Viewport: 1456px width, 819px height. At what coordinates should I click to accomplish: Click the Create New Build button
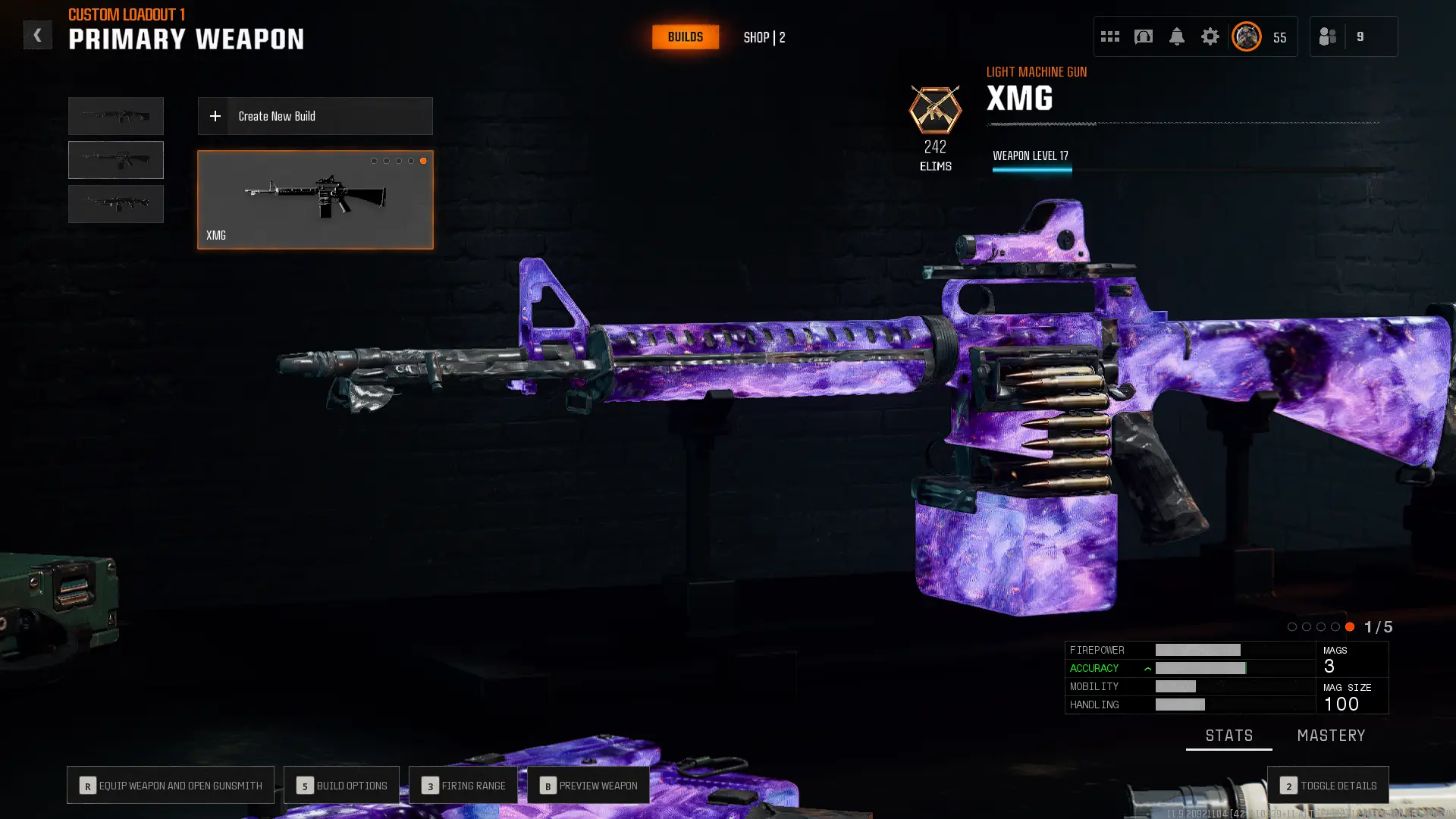click(315, 115)
